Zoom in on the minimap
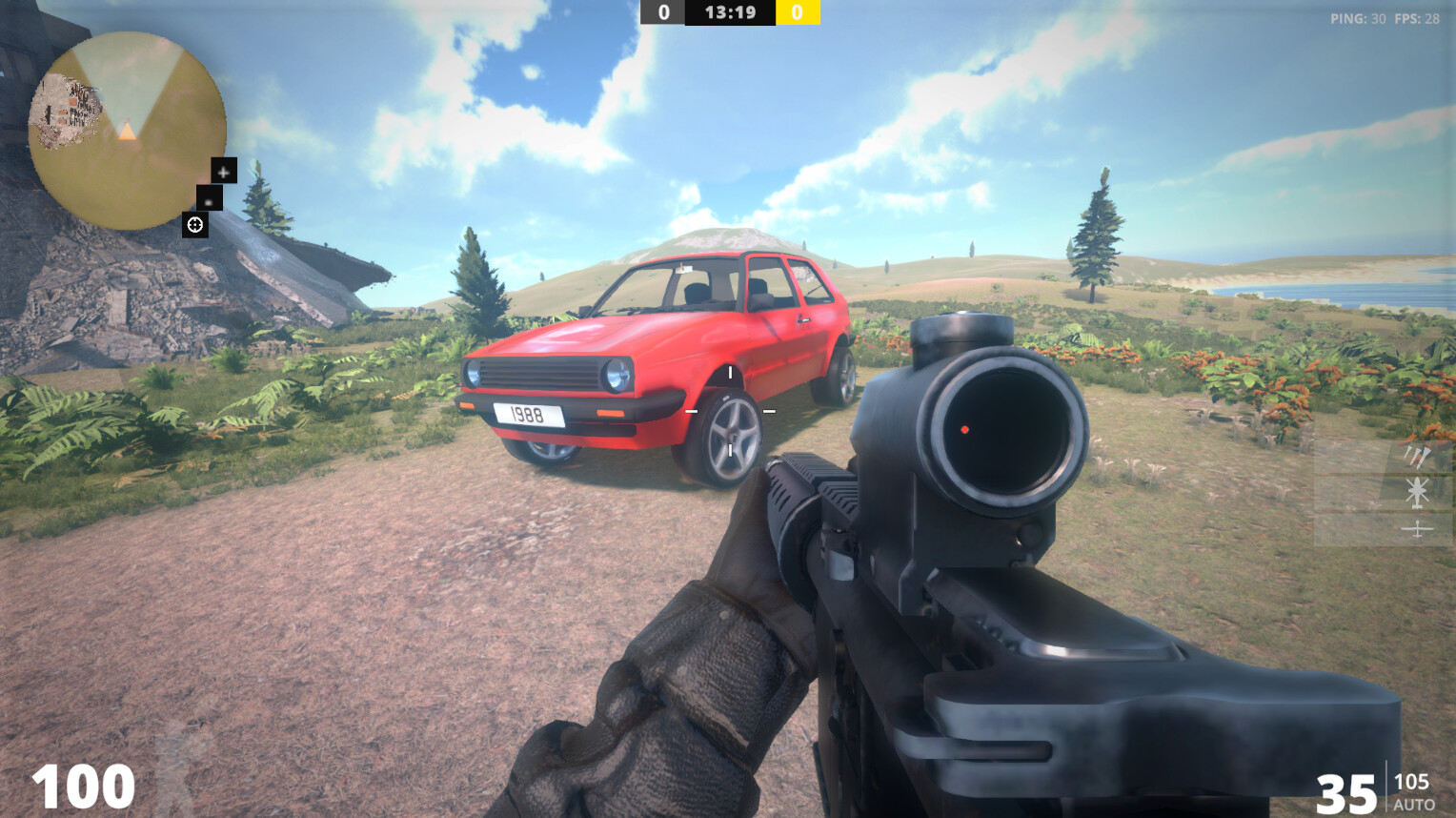The height and width of the screenshot is (818, 1456). tap(223, 171)
